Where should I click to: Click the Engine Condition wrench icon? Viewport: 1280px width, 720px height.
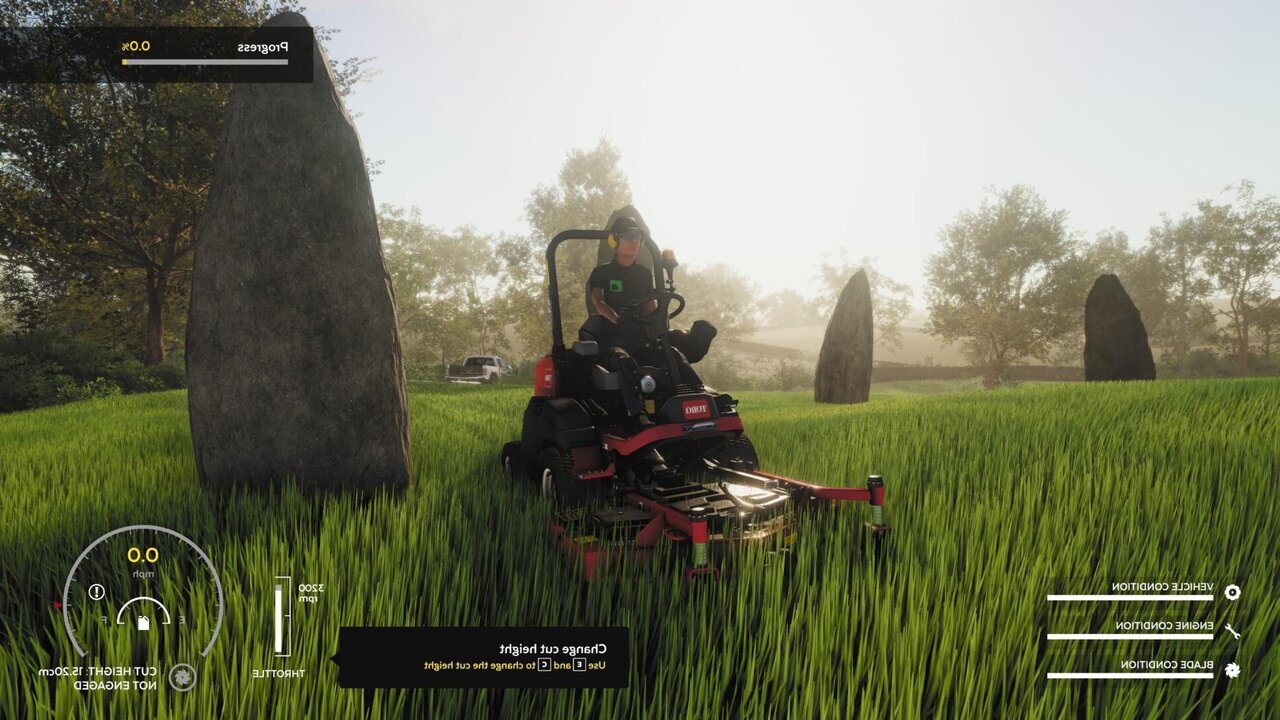[1232, 630]
